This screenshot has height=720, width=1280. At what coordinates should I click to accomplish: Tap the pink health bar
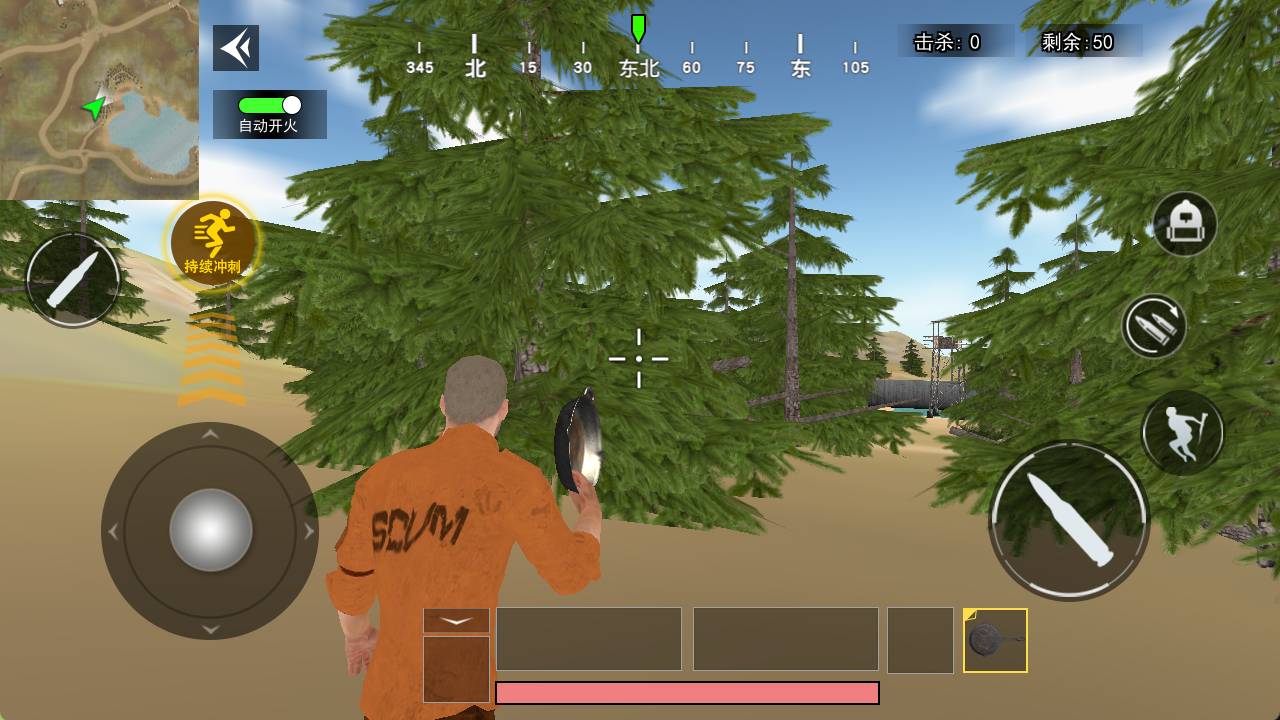click(x=686, y=692)
